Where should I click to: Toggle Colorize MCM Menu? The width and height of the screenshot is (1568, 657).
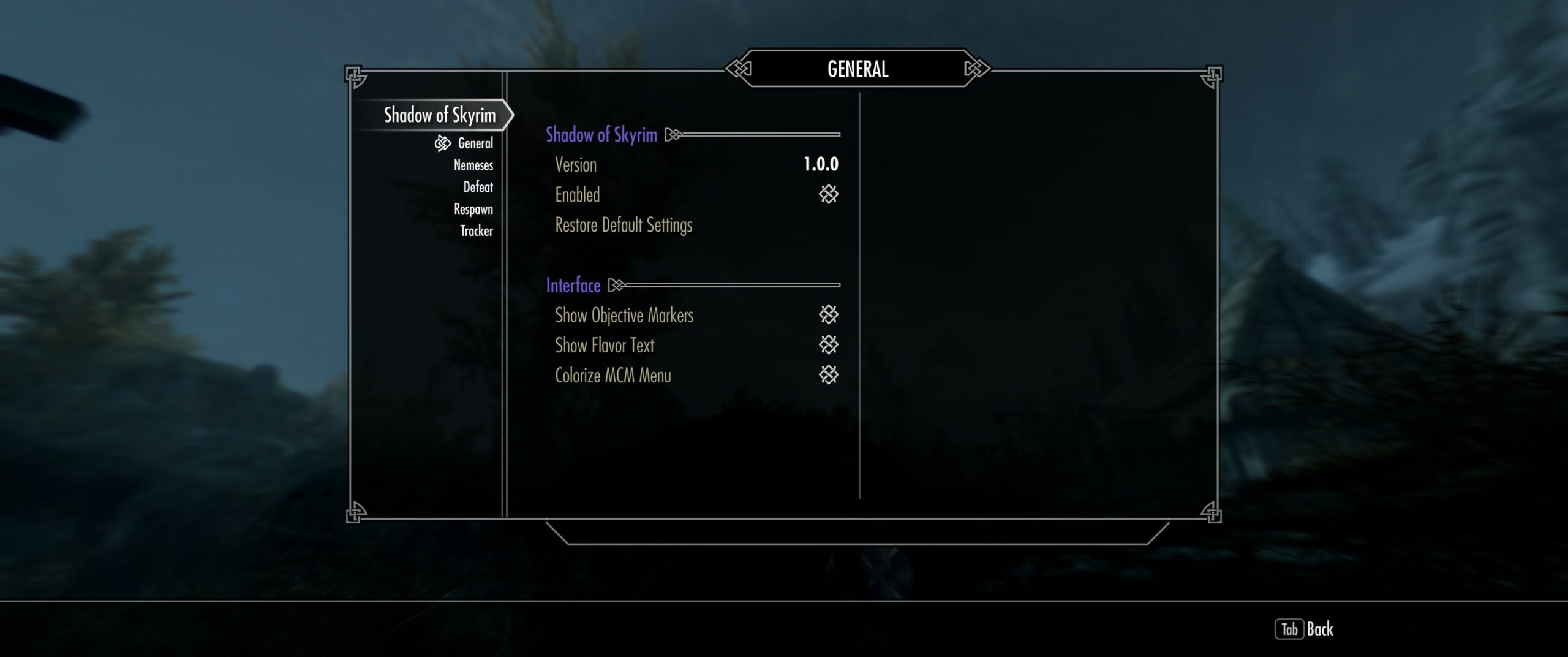(828, 375)
